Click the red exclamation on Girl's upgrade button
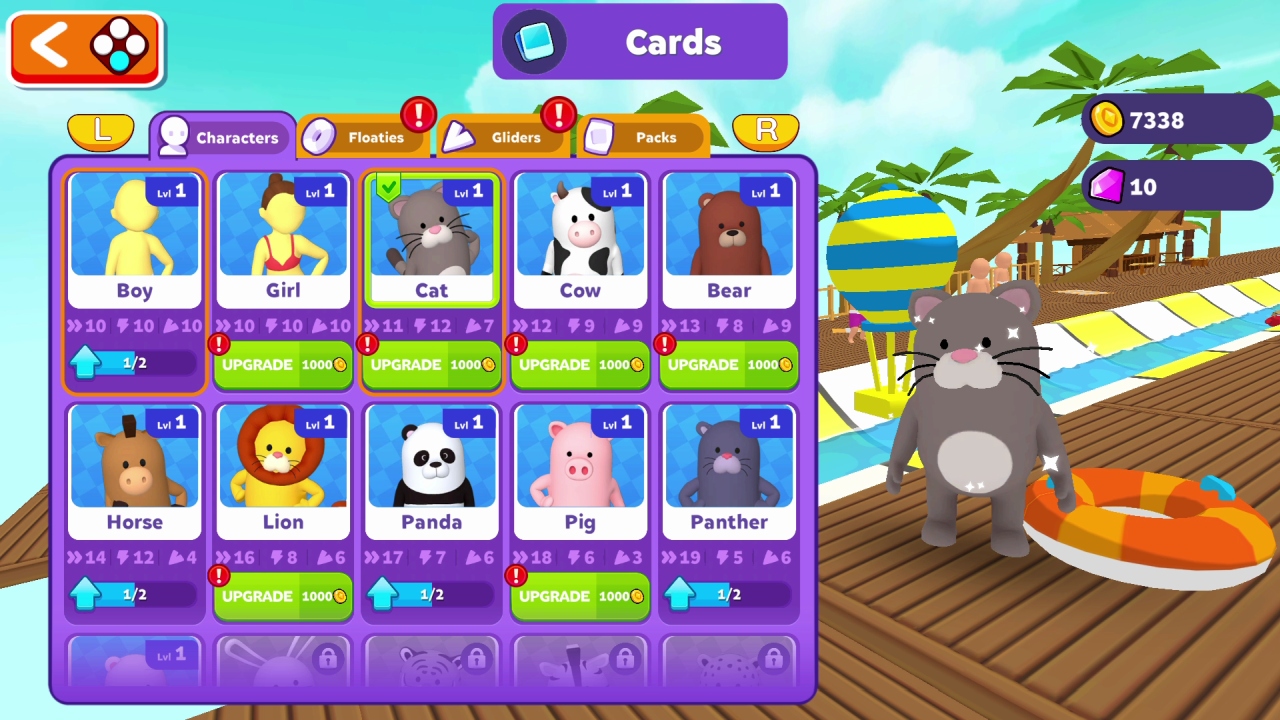The height and width of the screenshot is (720, 1280). click(218, 344)
